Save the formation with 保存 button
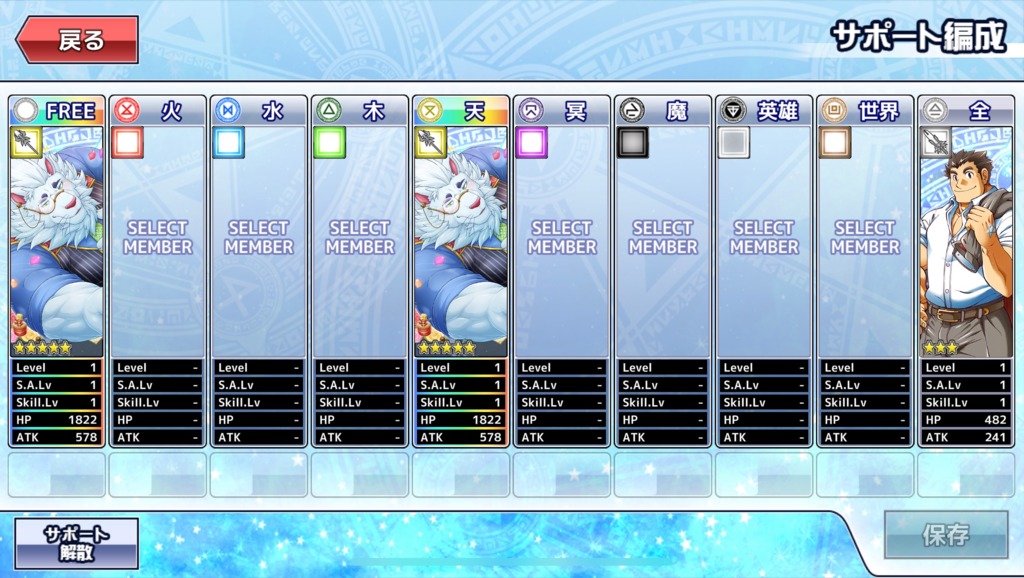This screenshot has height=578, width=1024. click(945, 534)
